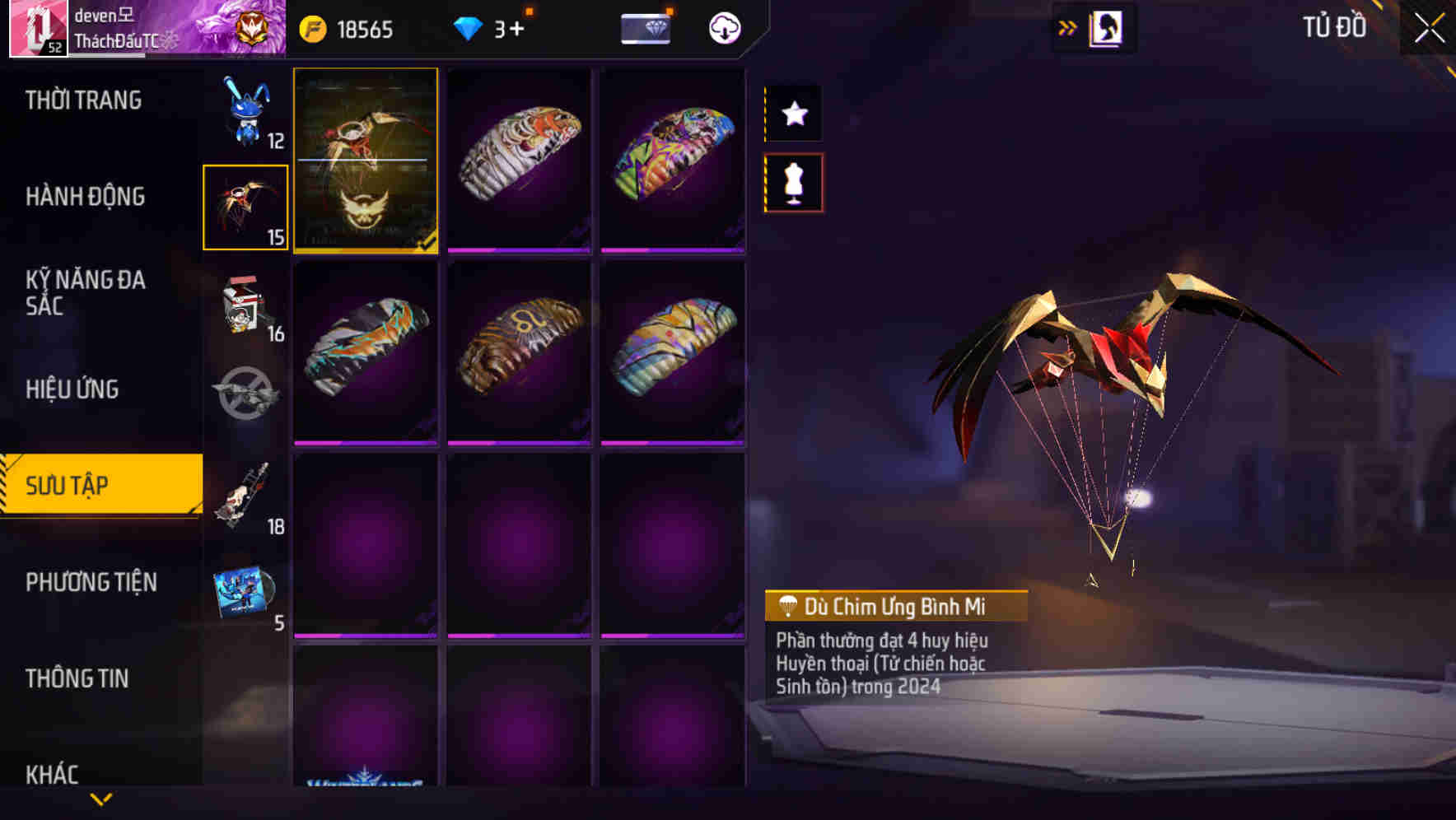Click the cloud download icon

pos(723,28)
